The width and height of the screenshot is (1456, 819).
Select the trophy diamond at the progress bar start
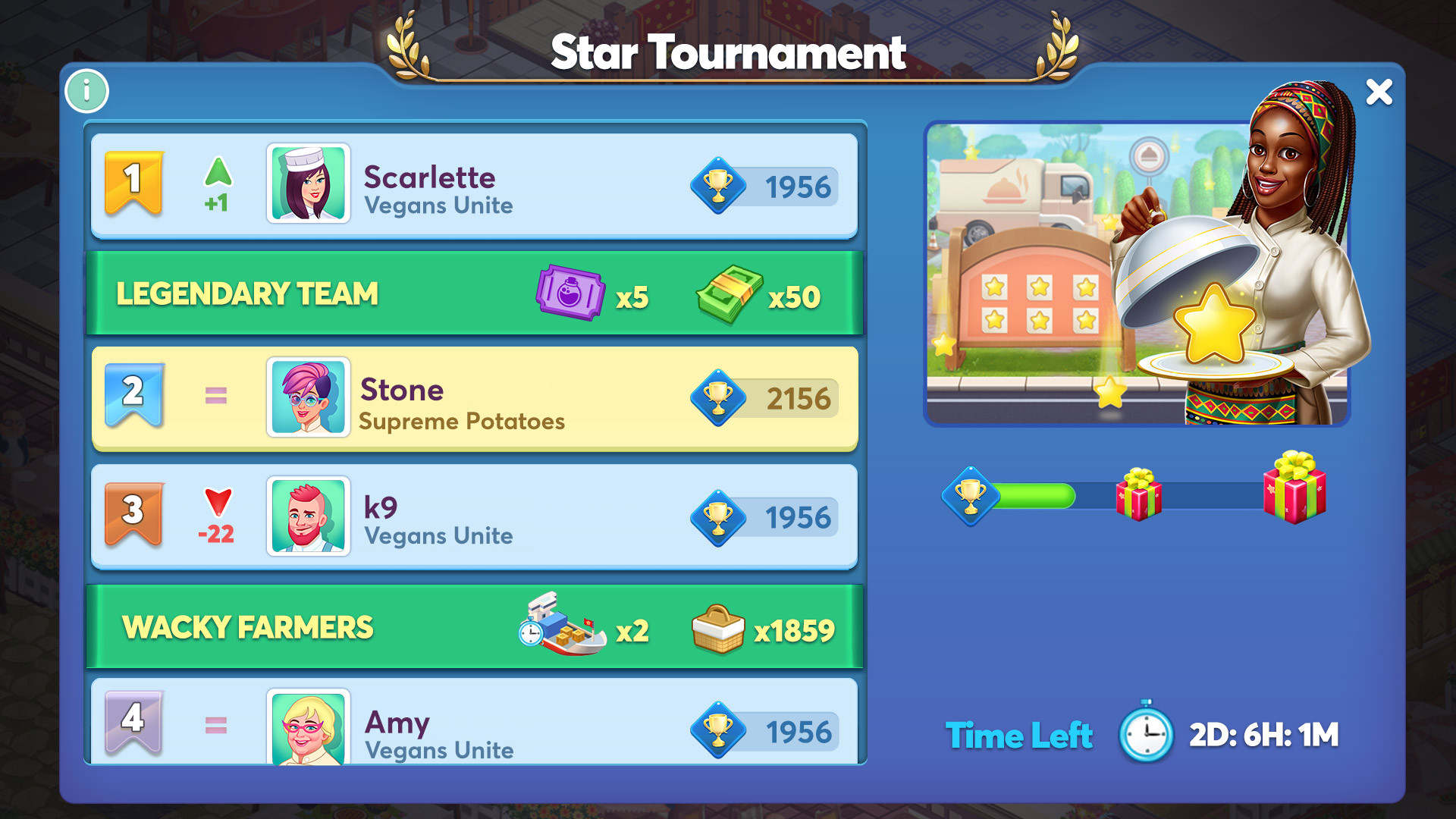coord(968,494)
